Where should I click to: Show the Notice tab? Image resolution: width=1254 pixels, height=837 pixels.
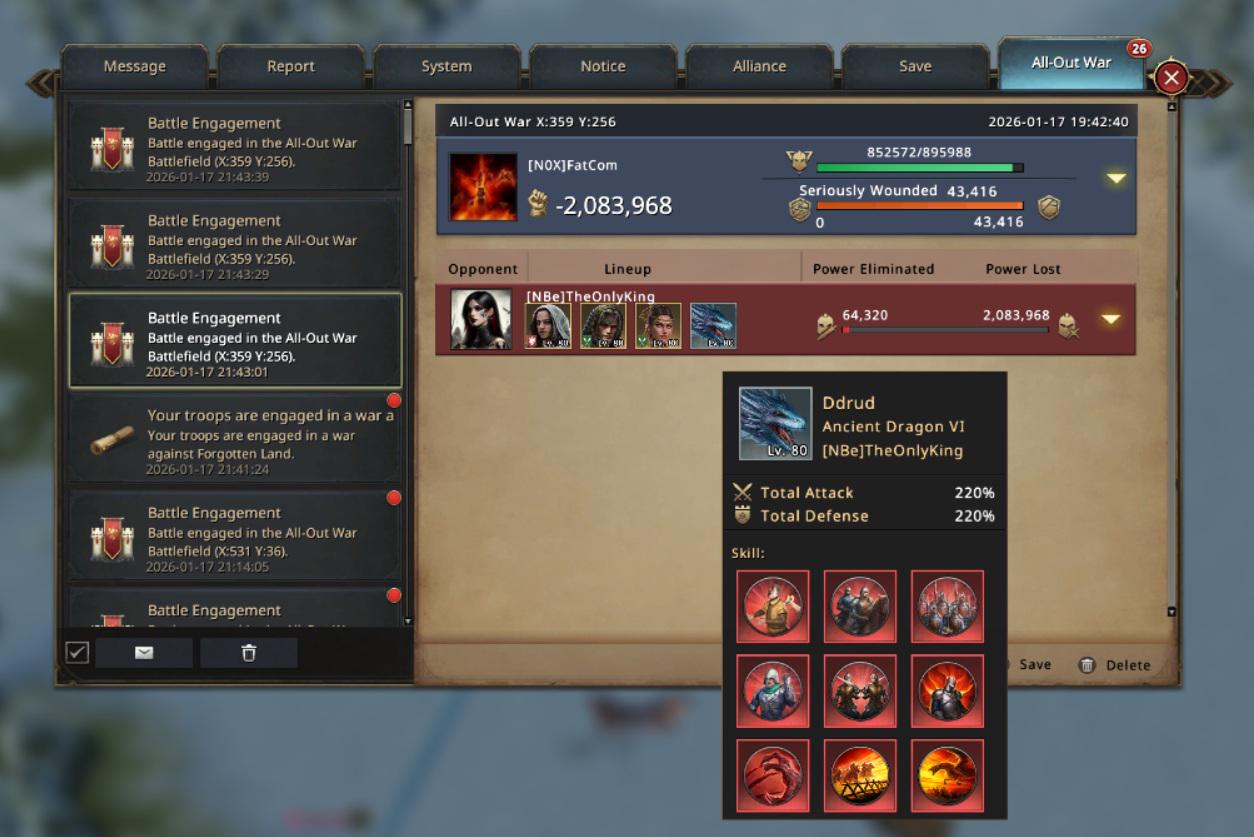pyautogui.click(x=603, y=66)
